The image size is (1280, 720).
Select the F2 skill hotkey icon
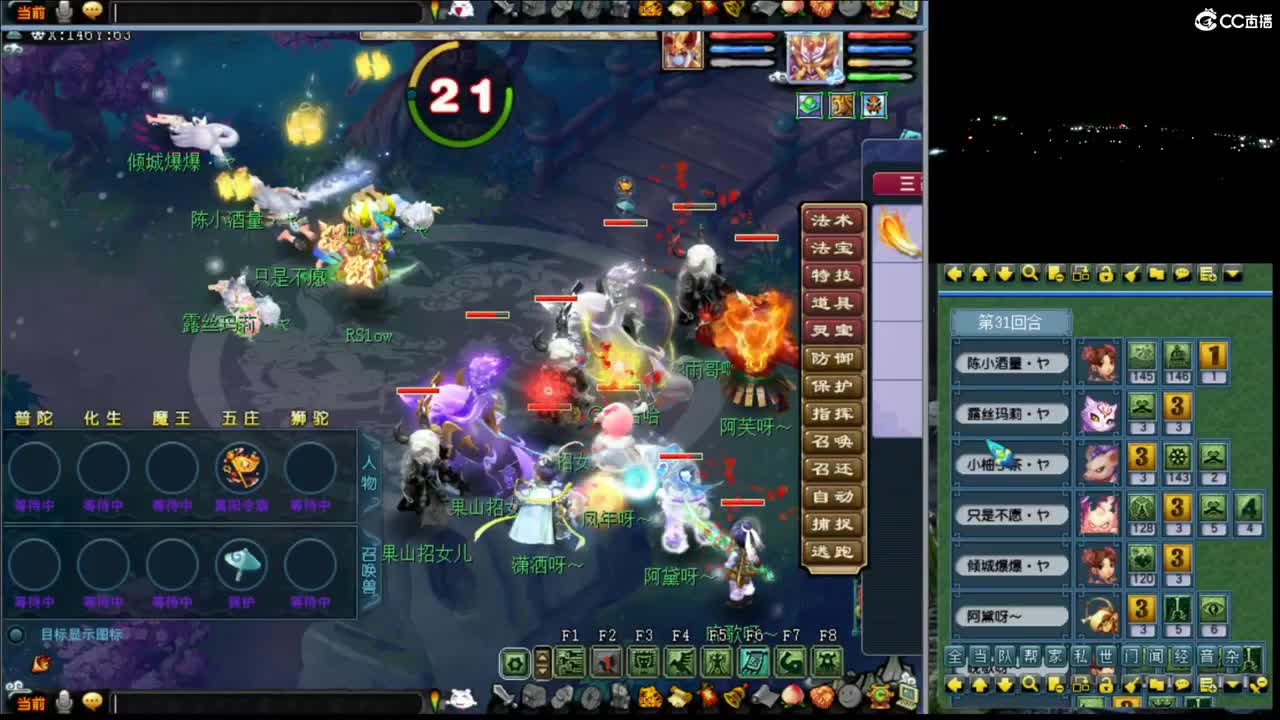click(605, 660)
